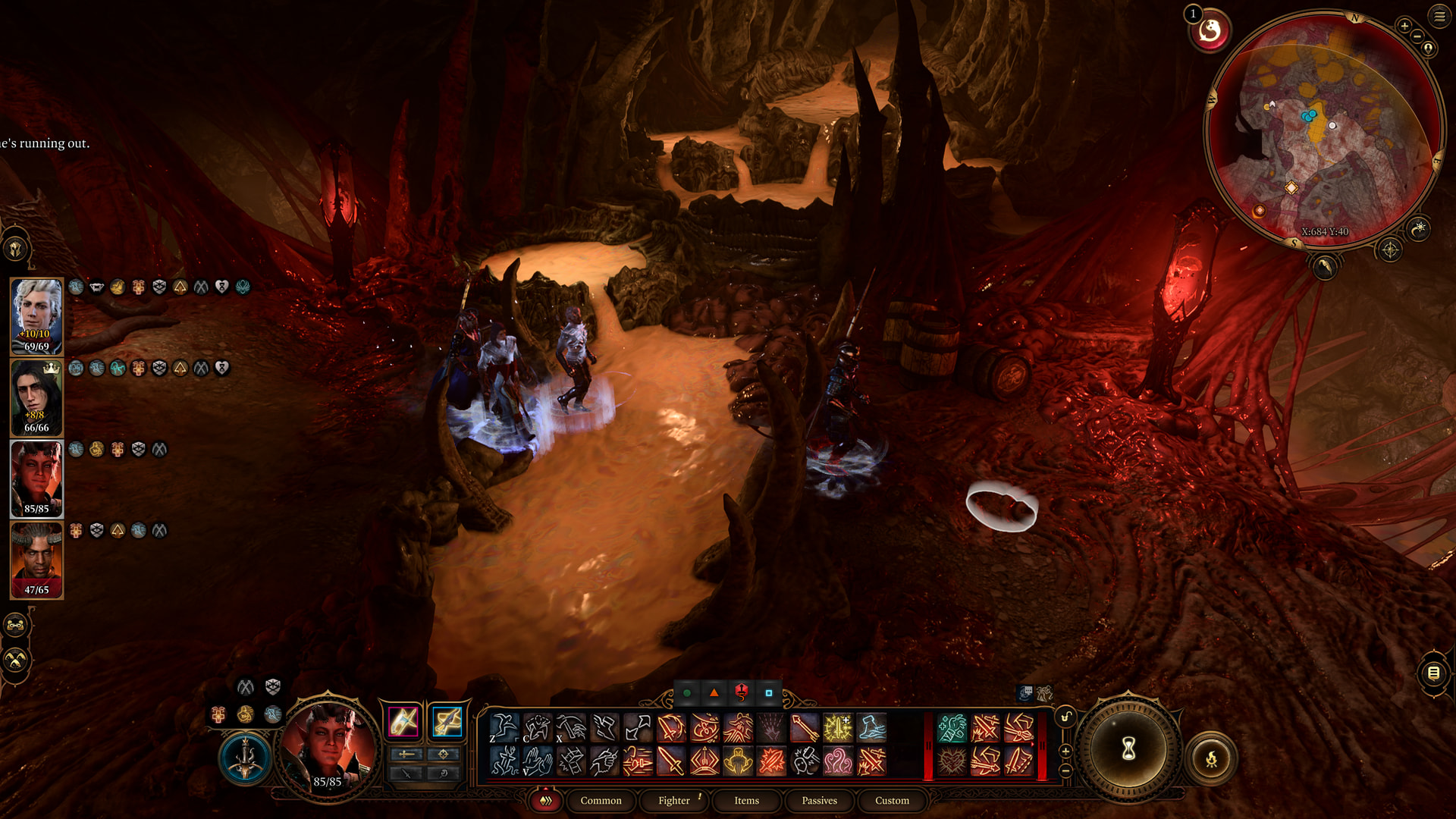The image size is (1456, 819).
Task: Select the Passives tab
Action: tap(819, 800)
